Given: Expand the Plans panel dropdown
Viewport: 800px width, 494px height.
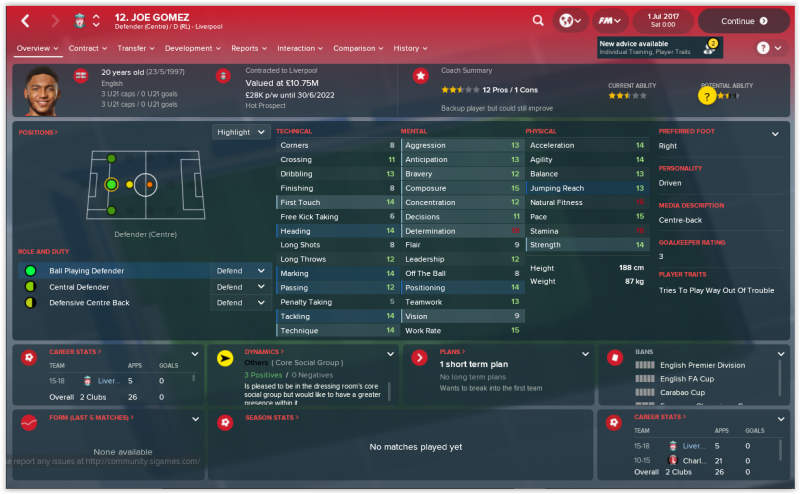Looking at the screenshot, I should coord(585,353).
